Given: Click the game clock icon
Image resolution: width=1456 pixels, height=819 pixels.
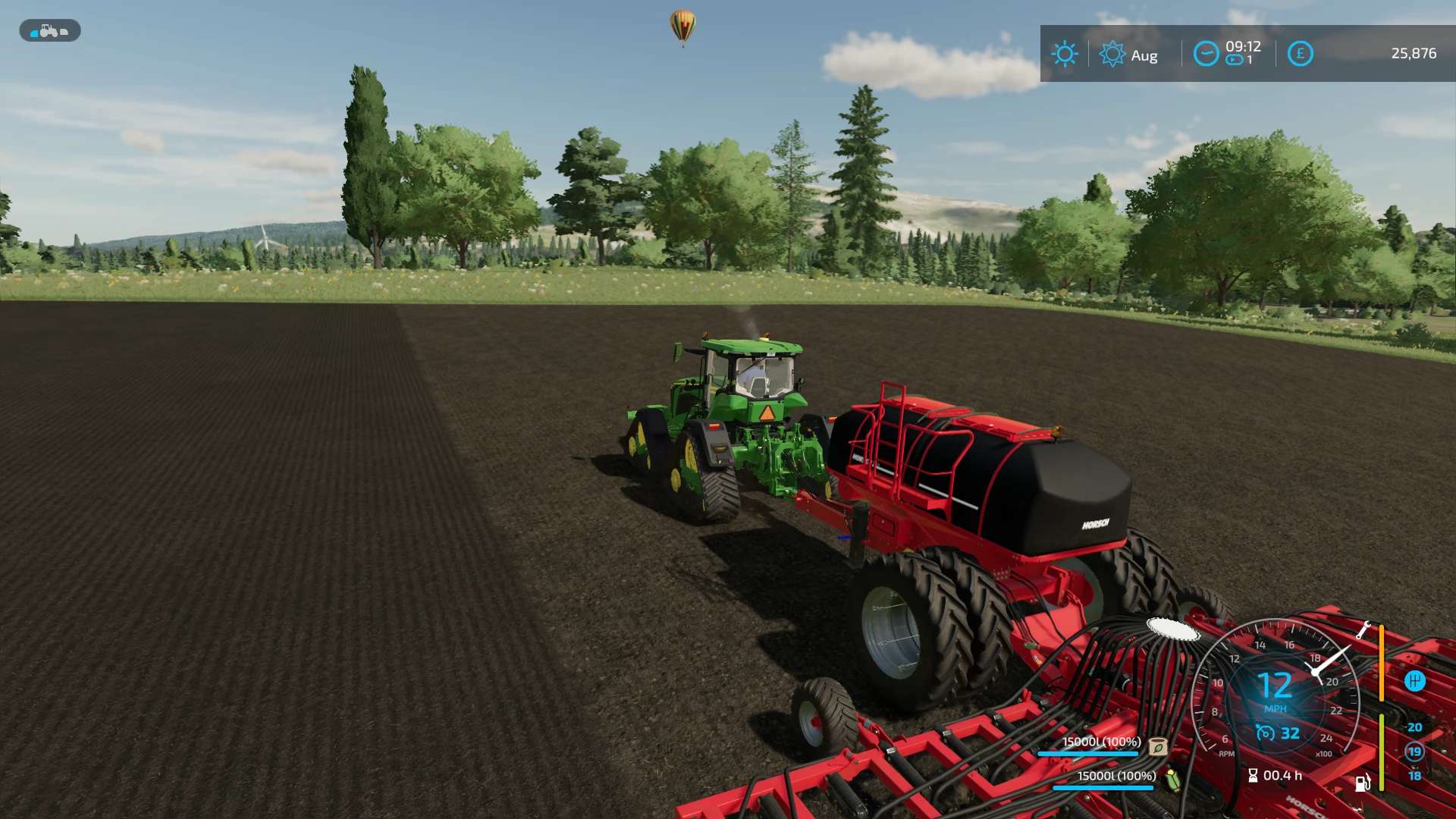Looking at the screenshot, I should click(x=1206, y=54).
